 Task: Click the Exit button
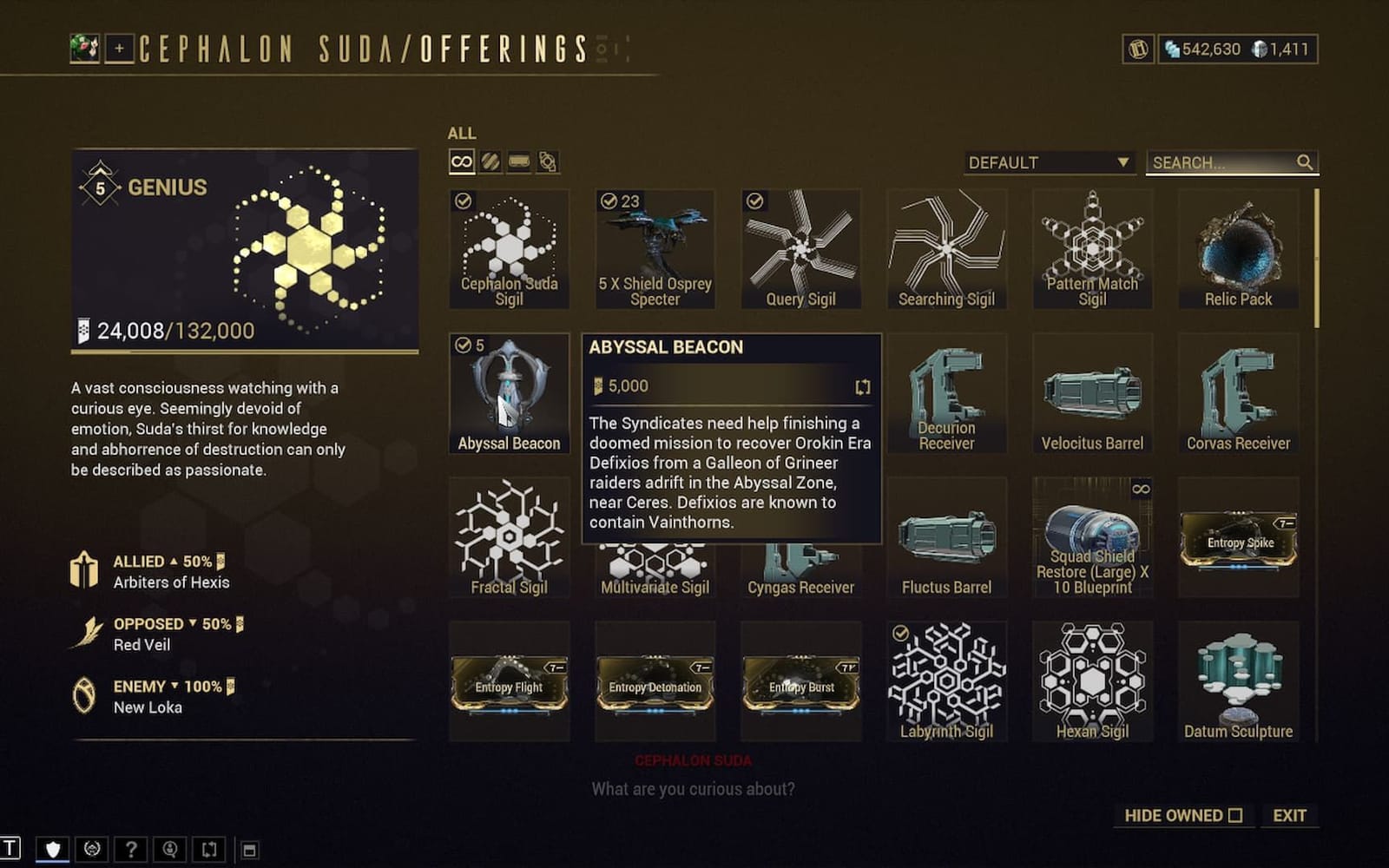point(1291,815)
